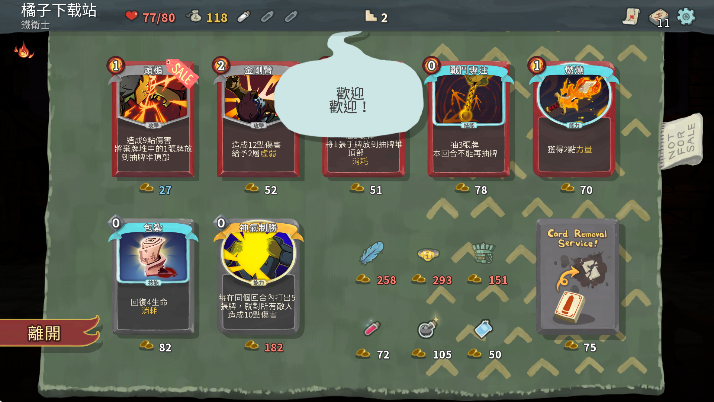Viewport: 714px width, 402px height.
Task: Buy the pink potion for 72 gold
Action: (371, 328)
